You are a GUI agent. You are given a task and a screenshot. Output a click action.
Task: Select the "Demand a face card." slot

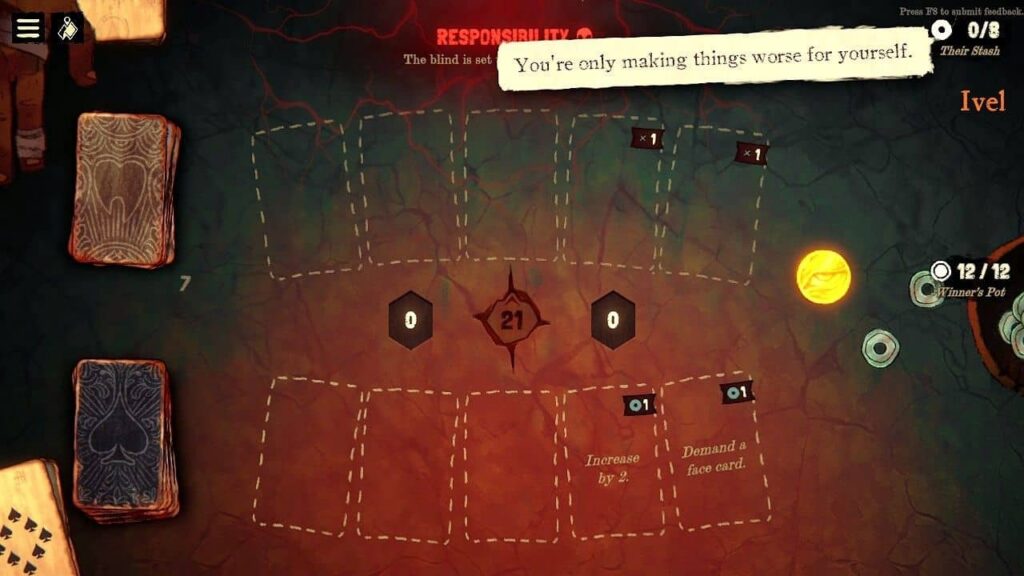pyautogui.click(x=716, y=457)
